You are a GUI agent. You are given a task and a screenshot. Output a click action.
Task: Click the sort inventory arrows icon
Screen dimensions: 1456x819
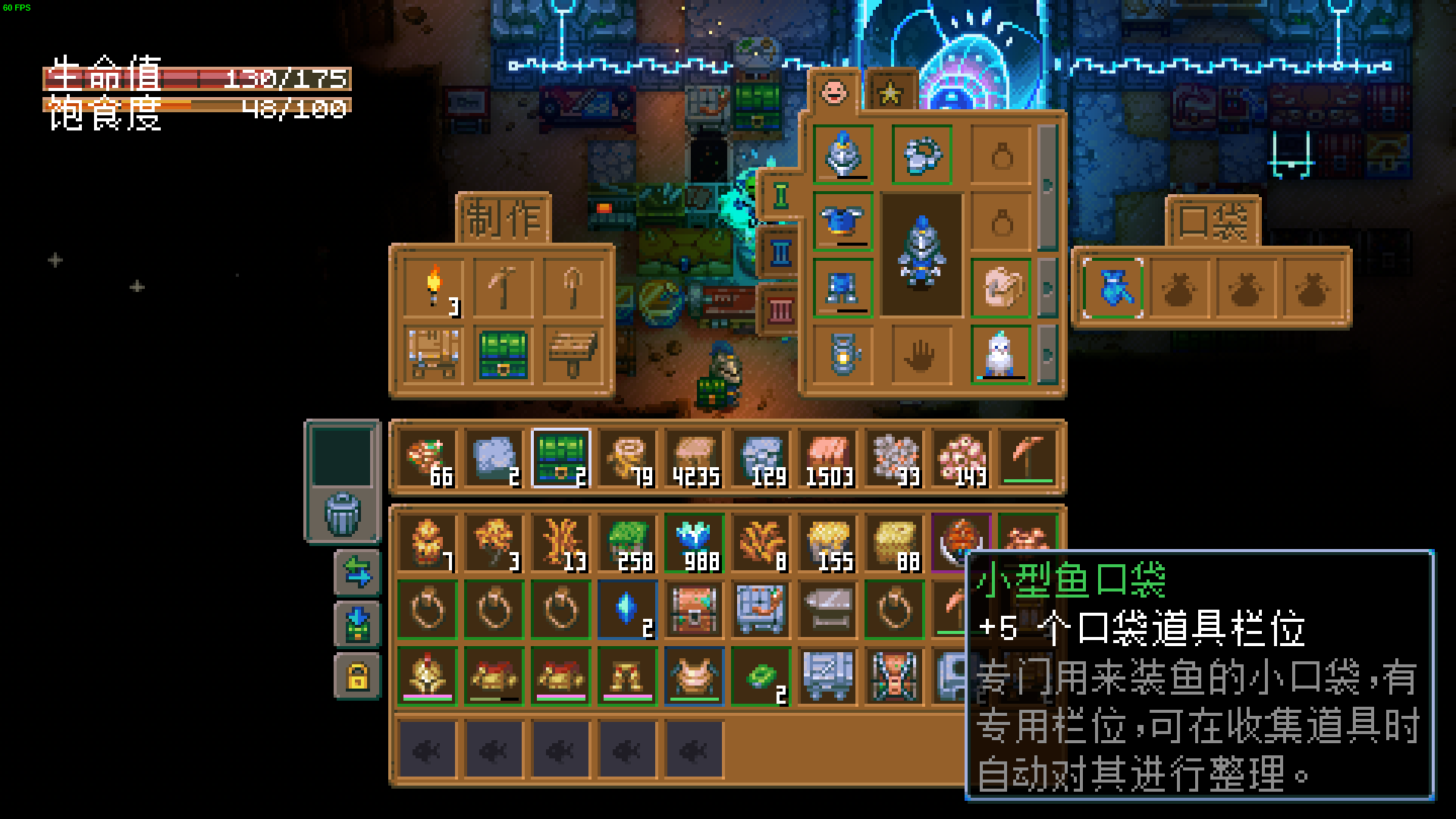click(357, 572)
